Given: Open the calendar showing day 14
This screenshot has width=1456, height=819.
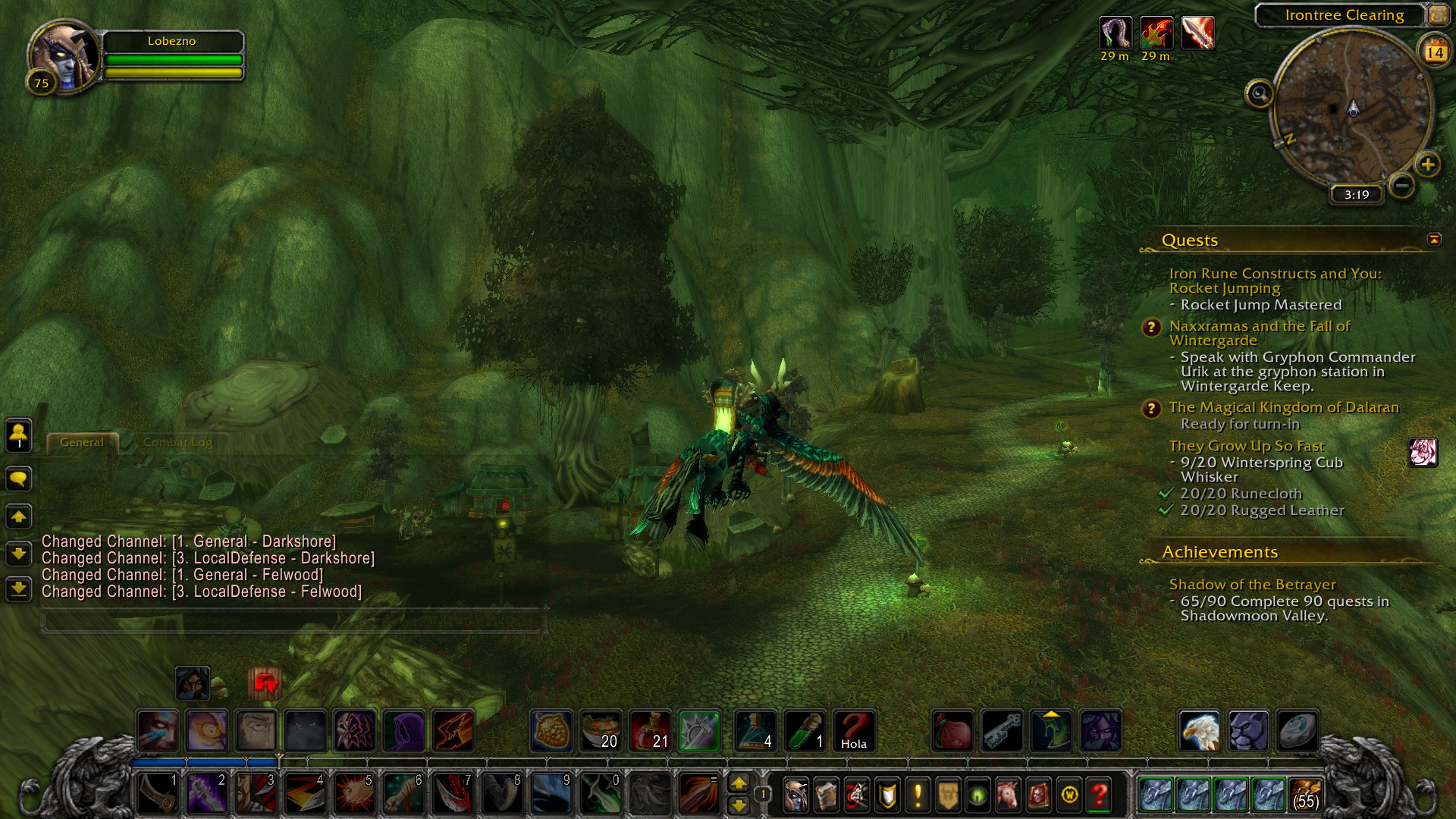Looking at the screenshot, I should 1434,52.
